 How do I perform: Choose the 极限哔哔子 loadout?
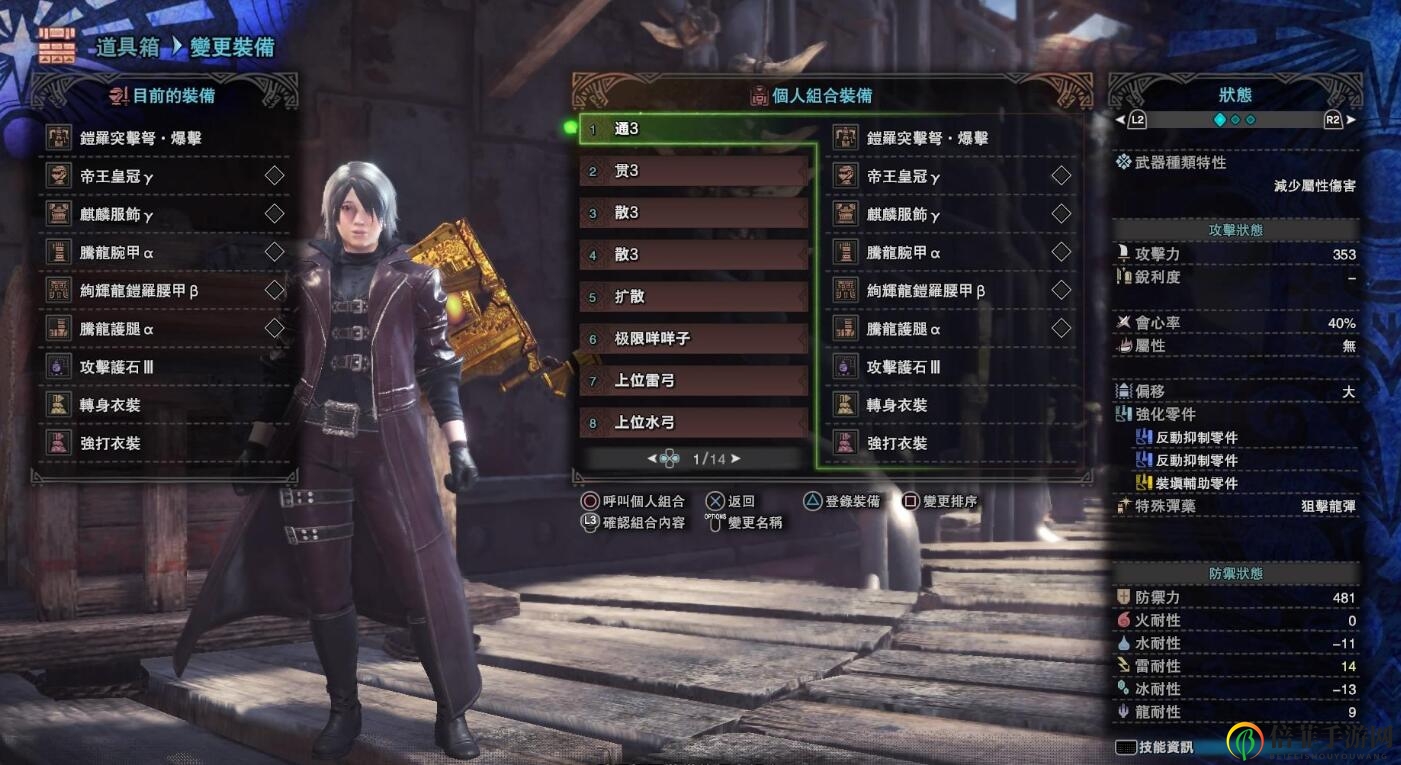click(694, 339)
